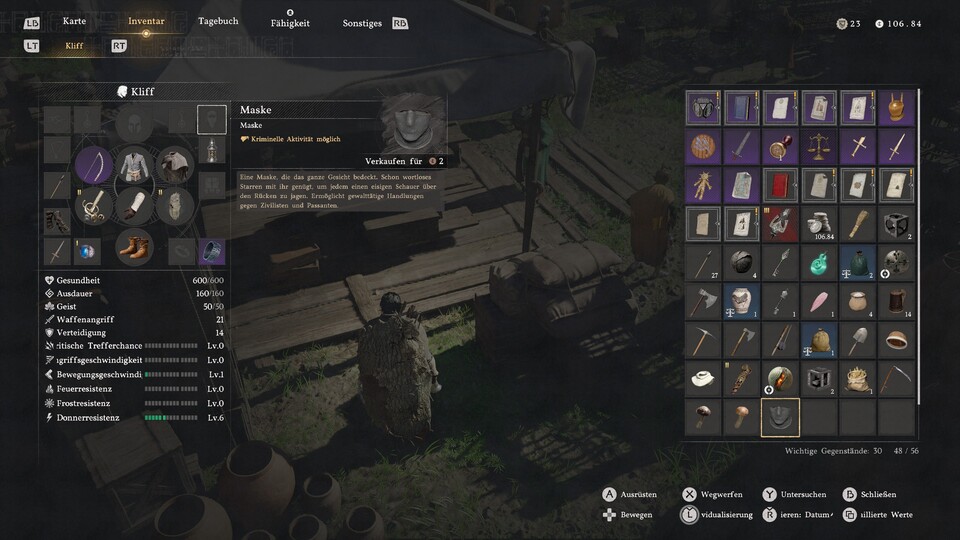This screenshot has width=960, height=540.
Task: Open the Fähigkeit tab
Action: [x=290, y=23]
